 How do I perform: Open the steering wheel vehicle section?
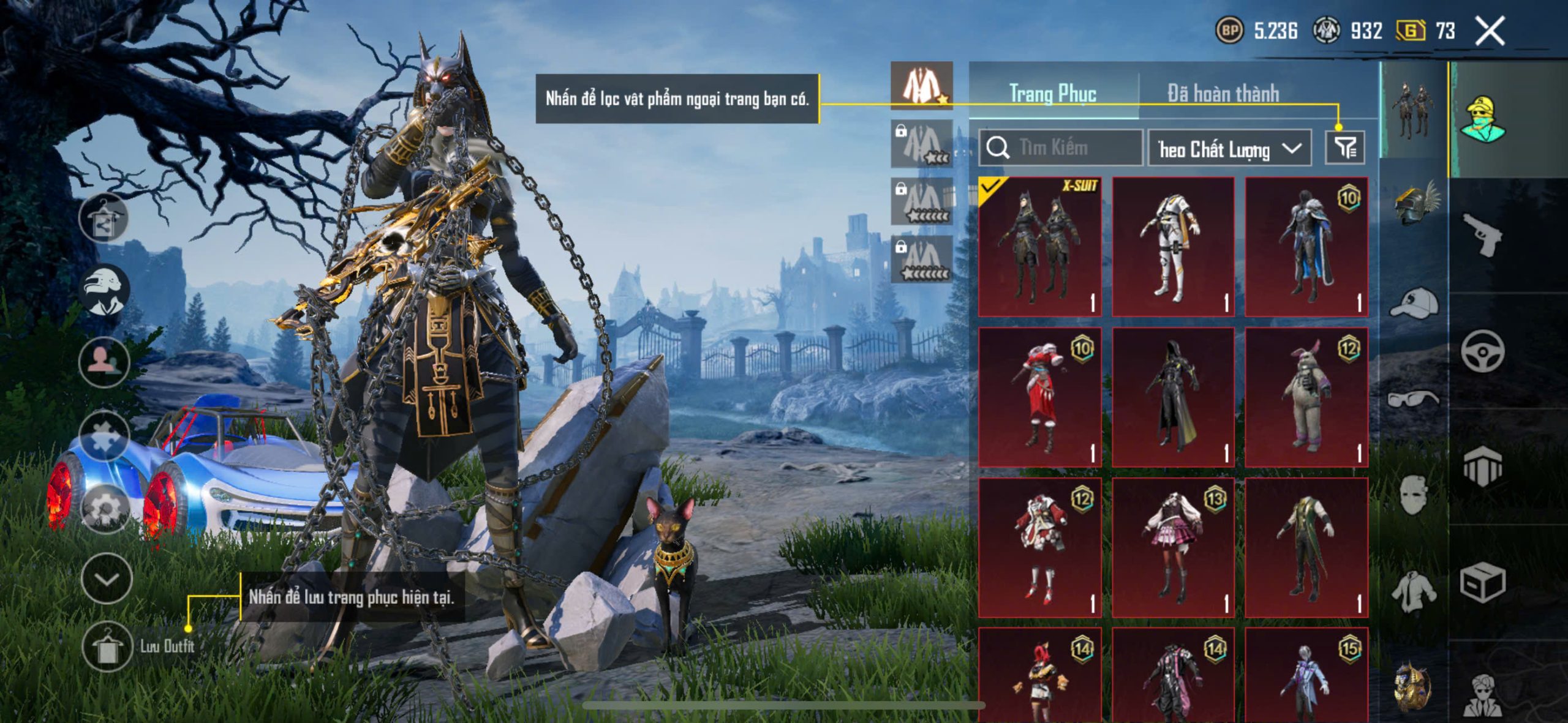pos(1482,351)
